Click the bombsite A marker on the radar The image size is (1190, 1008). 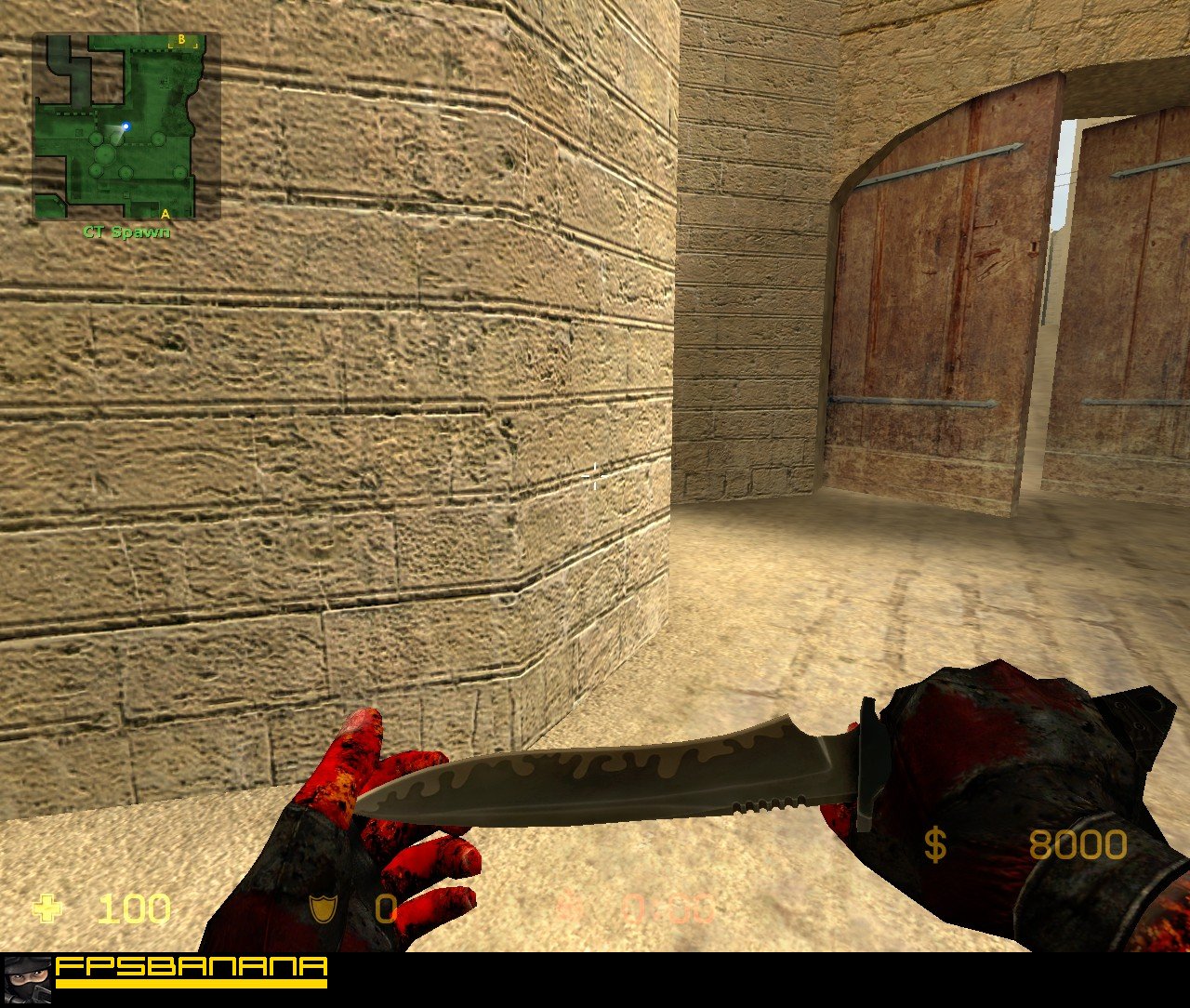[164, 216]
